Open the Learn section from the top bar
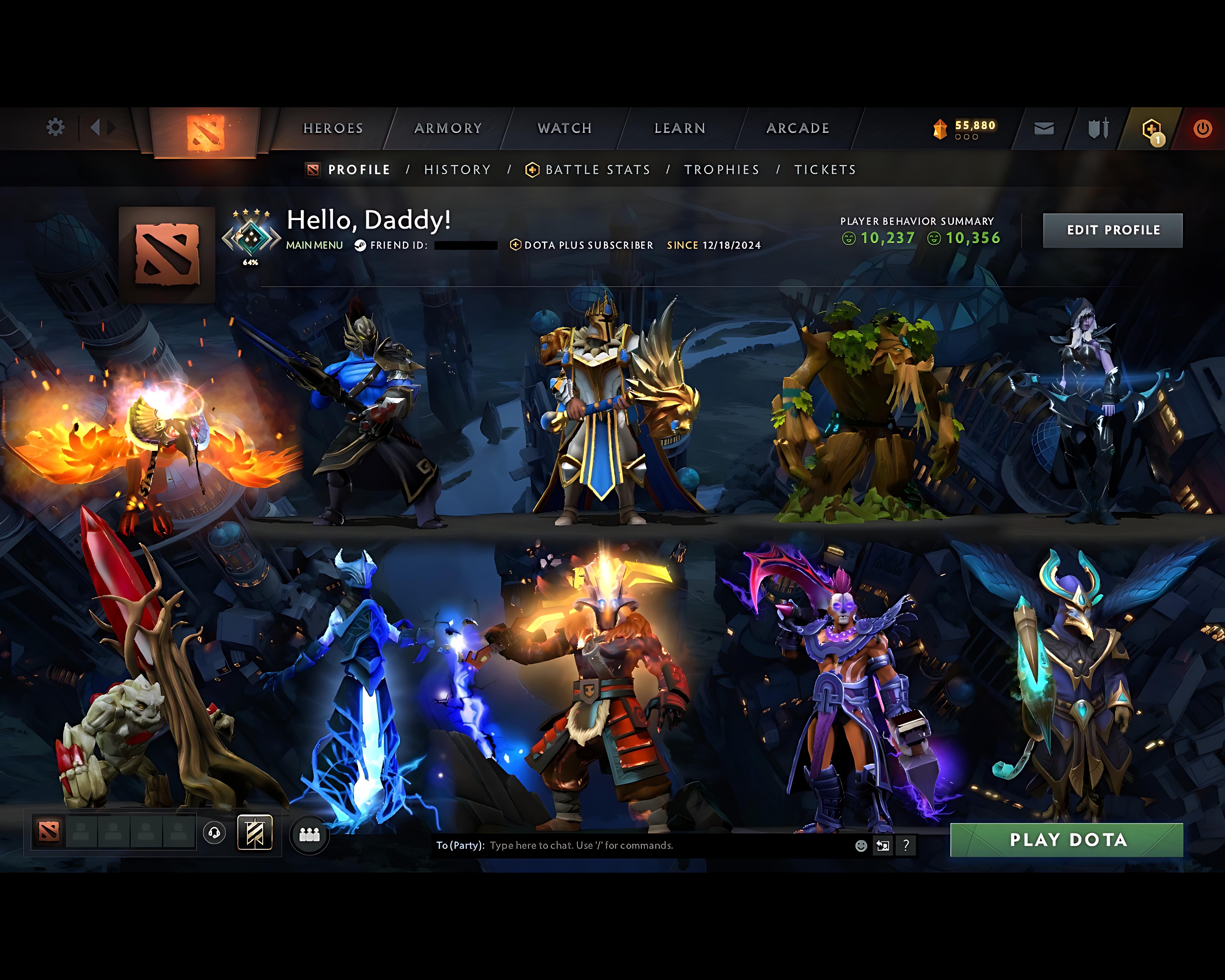 tap(679, 128)
